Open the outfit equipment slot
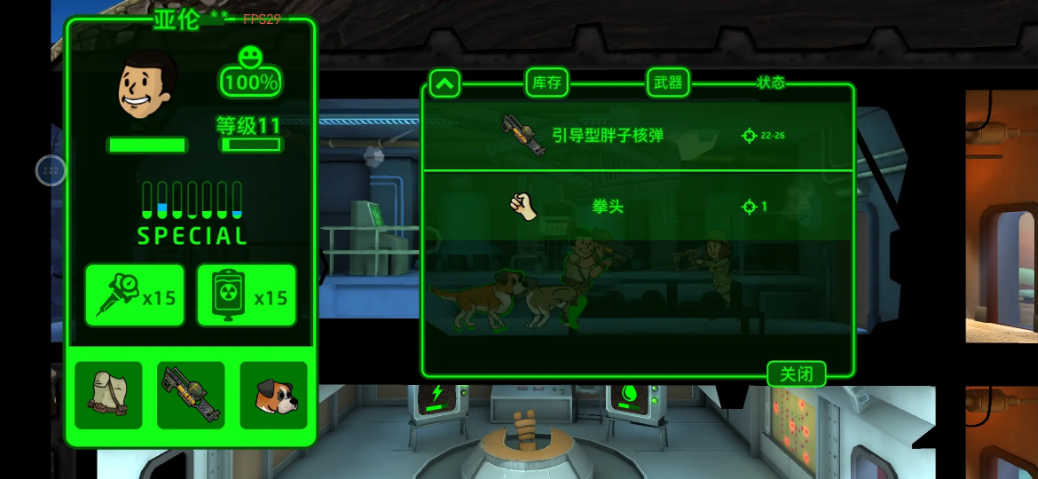1038x479 pixels. point(108,395)
